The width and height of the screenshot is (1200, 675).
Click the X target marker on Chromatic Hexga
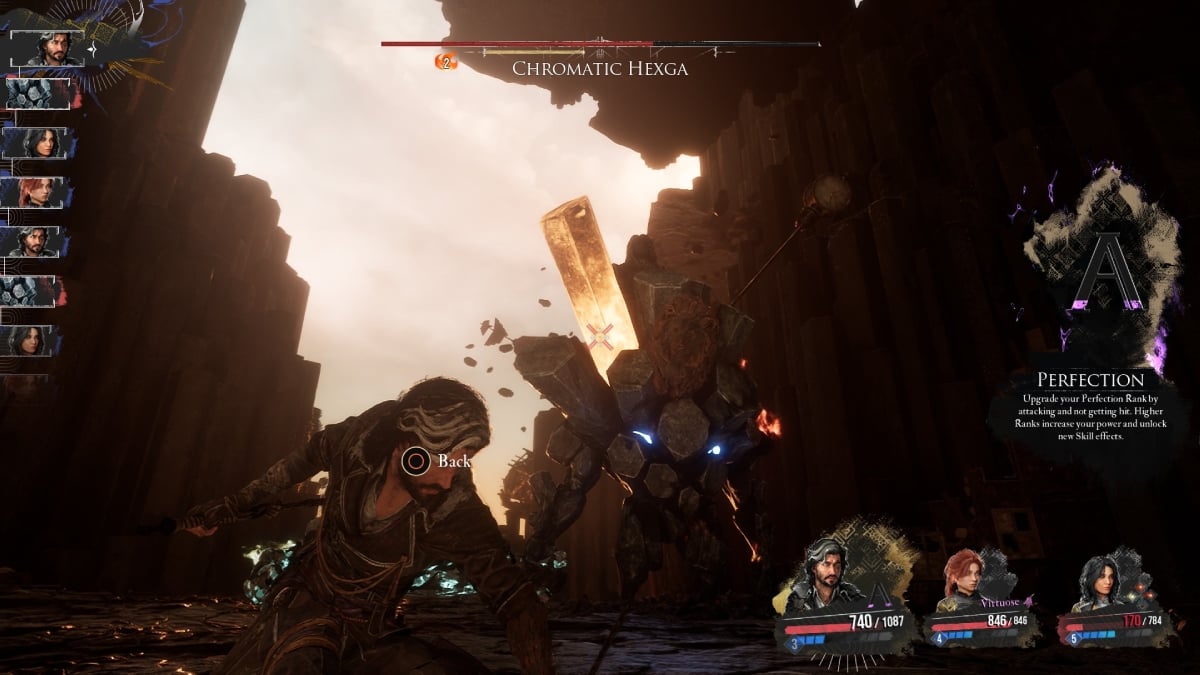point(600,336)
